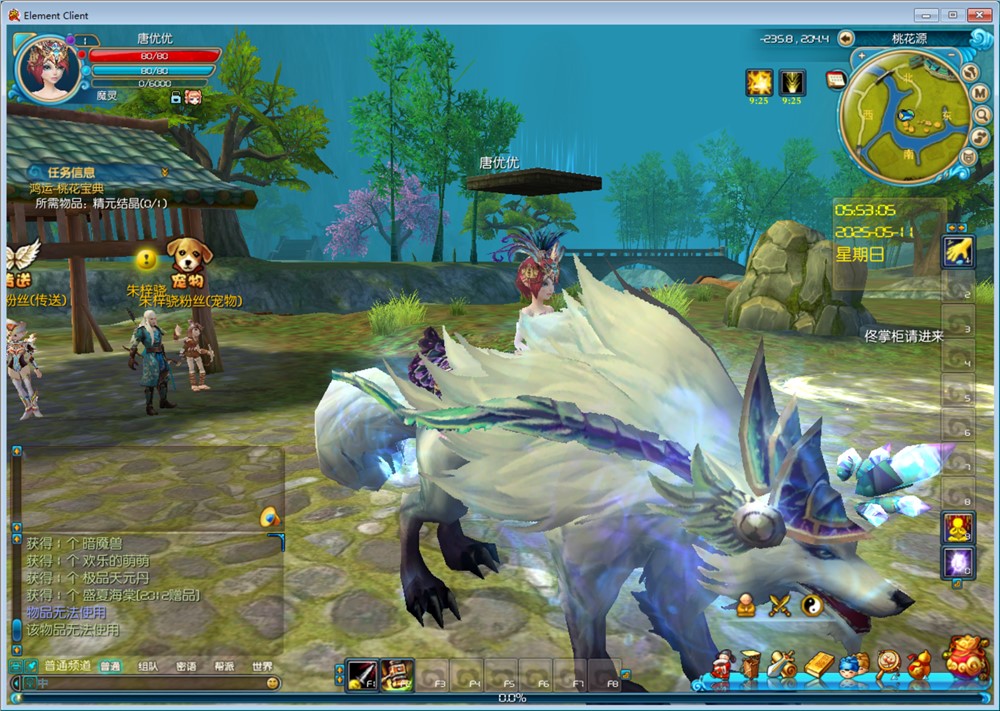This screenshot has width=1000, height=711.
Task: Open the player portrait of 唐优优
Action: [49, 68]
